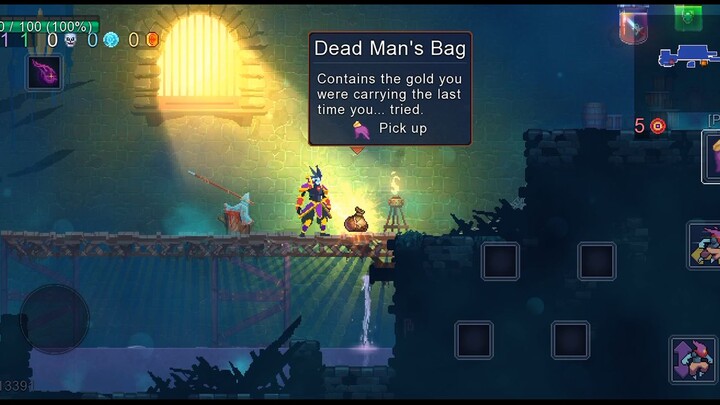Select the purple flame status icon
The height and width of the screenshot is (405, 720).
[44, 72]
